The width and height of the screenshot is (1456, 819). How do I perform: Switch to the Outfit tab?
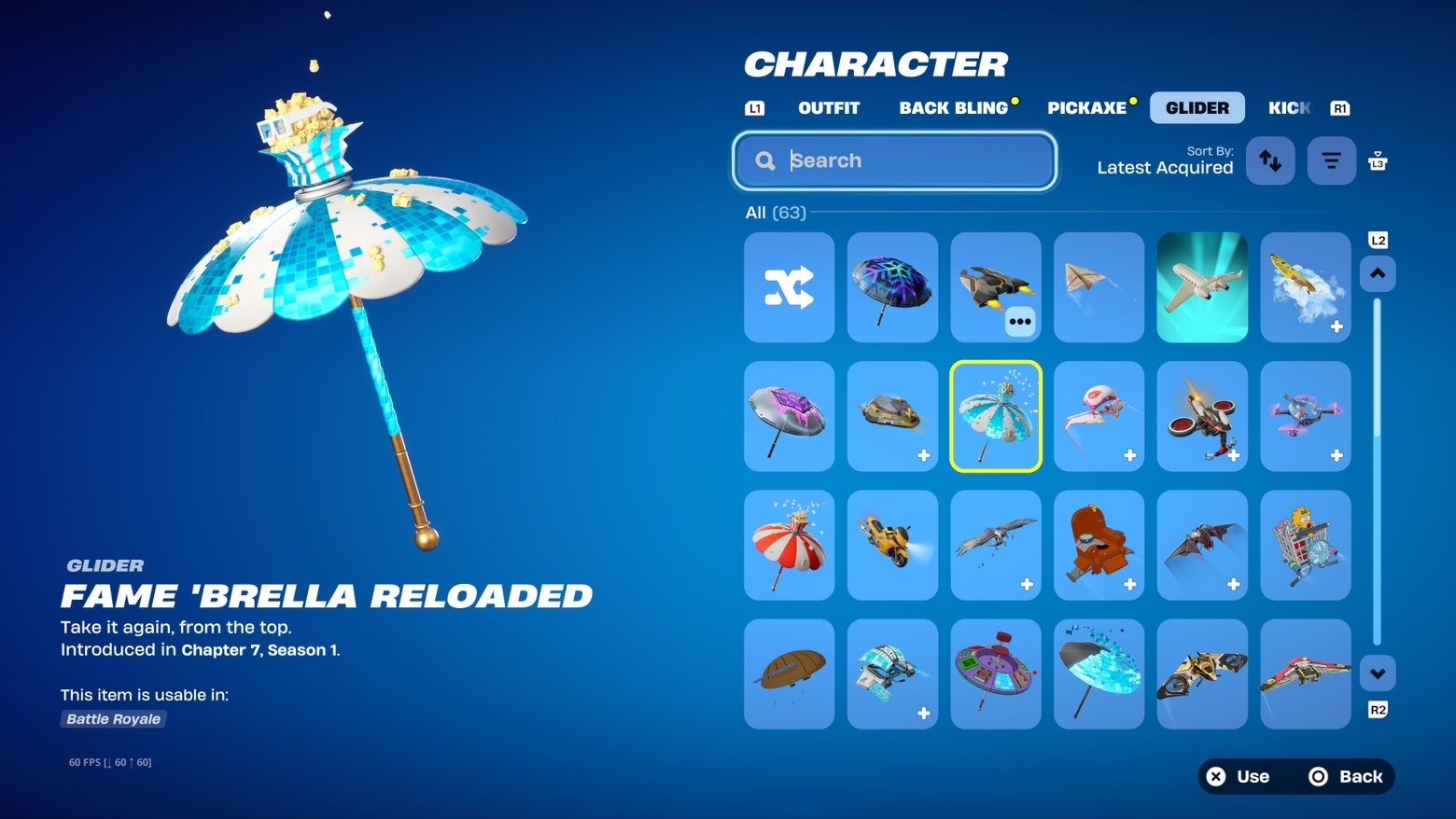tap(828, 108)
